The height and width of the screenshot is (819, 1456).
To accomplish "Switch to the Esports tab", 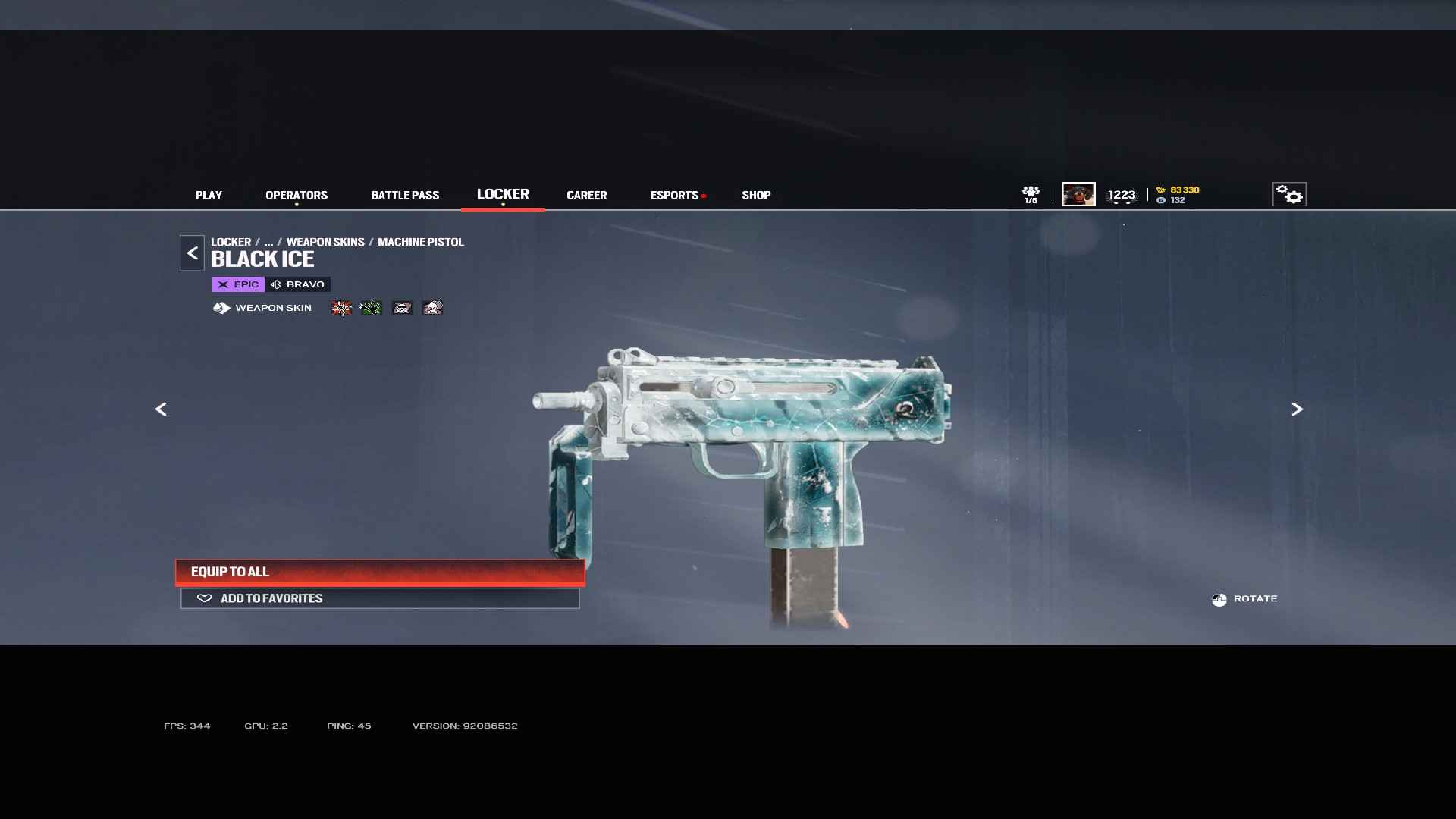I will click(x=674, y=195).
